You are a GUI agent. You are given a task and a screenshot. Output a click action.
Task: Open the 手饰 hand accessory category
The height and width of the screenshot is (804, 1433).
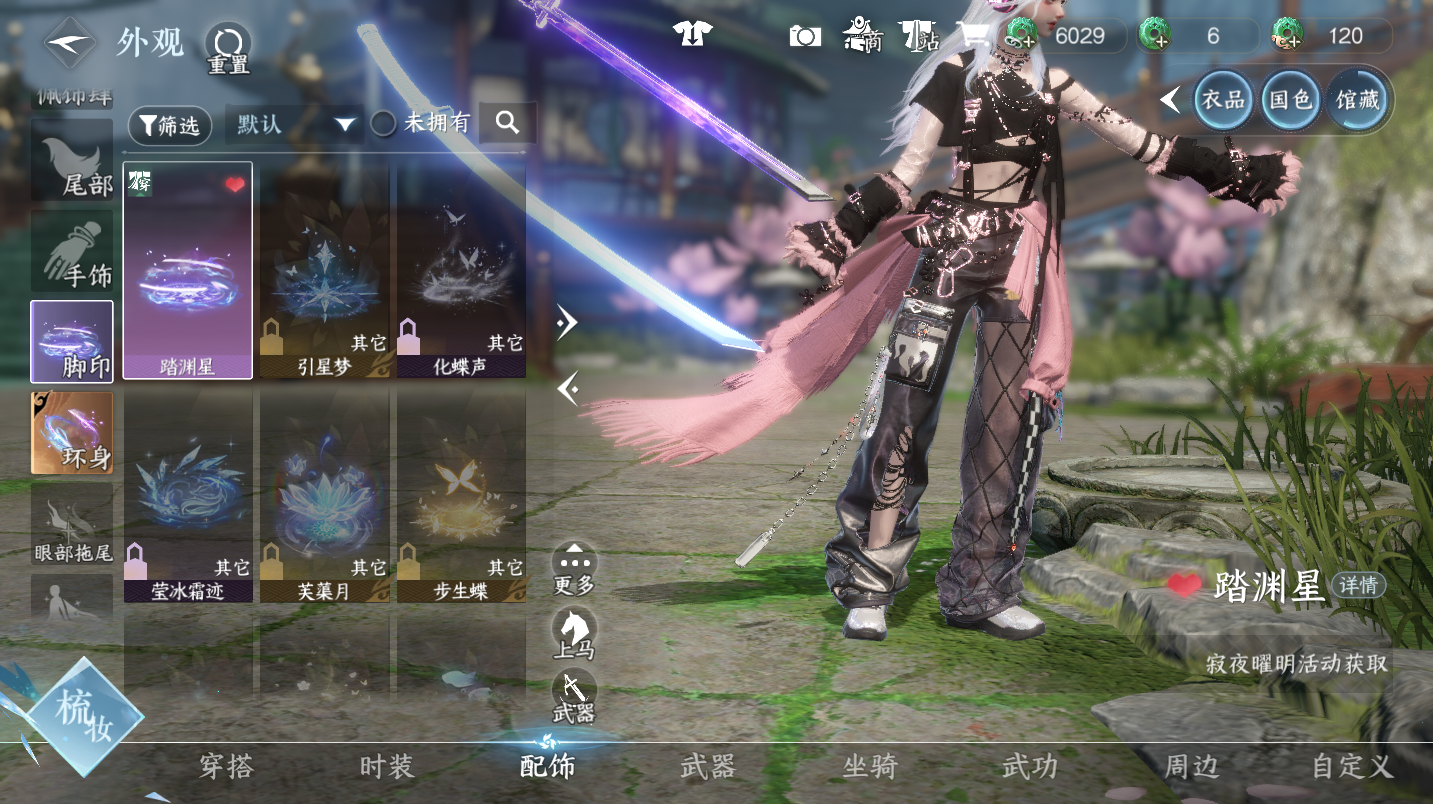click(x=72, y=251)
